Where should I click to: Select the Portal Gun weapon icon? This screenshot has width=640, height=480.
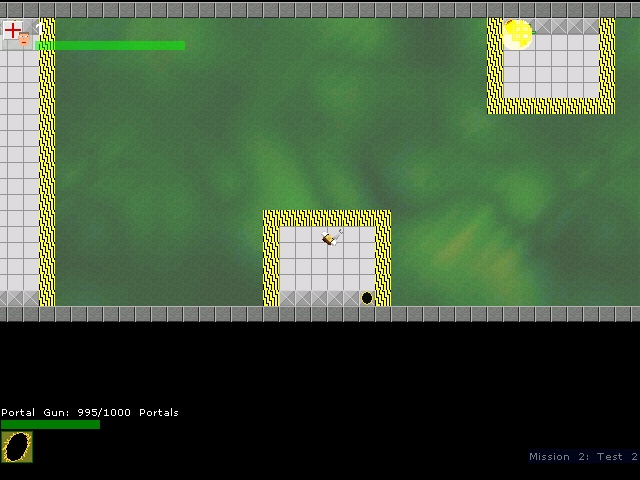[x=17, y=447]
